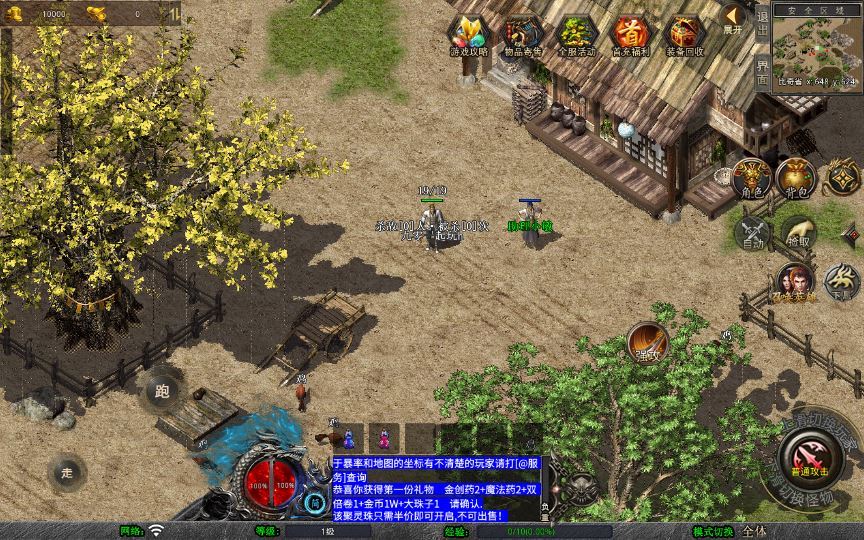Open the 角色 character sheet
The height and width of the screenshot is (540, 864).
[752, 179]
